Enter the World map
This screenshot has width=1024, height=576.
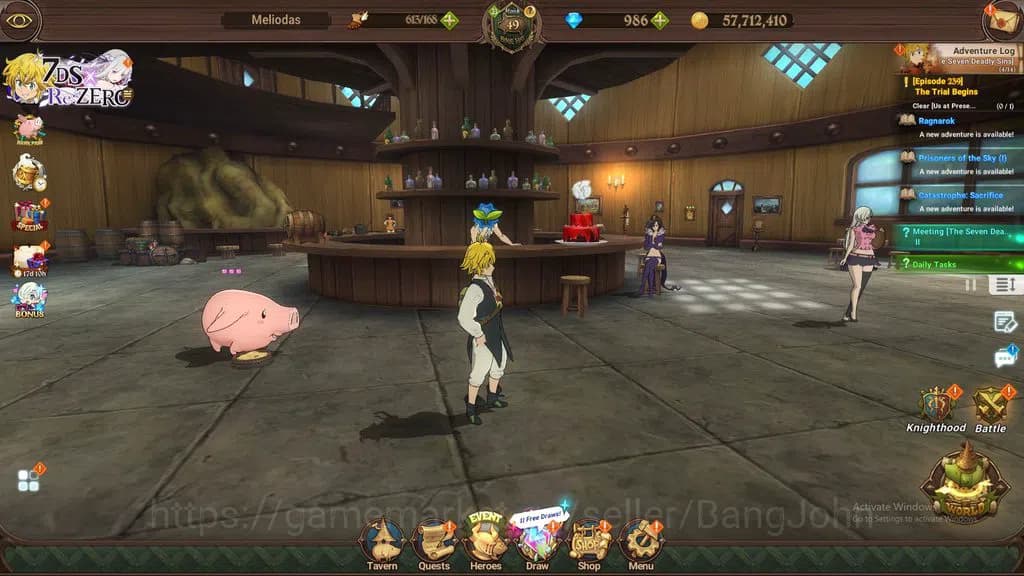[x=965, y=484]
